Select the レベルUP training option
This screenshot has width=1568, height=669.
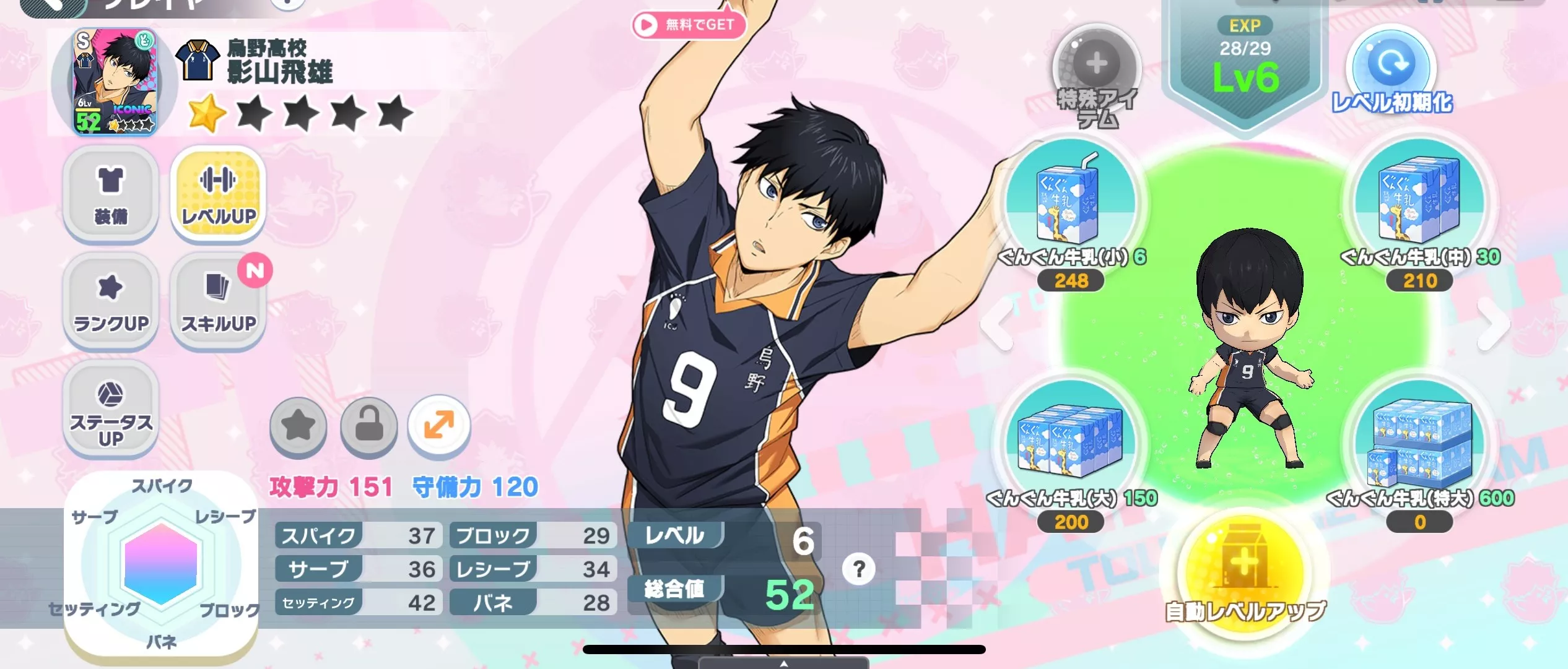click(218, 196)
